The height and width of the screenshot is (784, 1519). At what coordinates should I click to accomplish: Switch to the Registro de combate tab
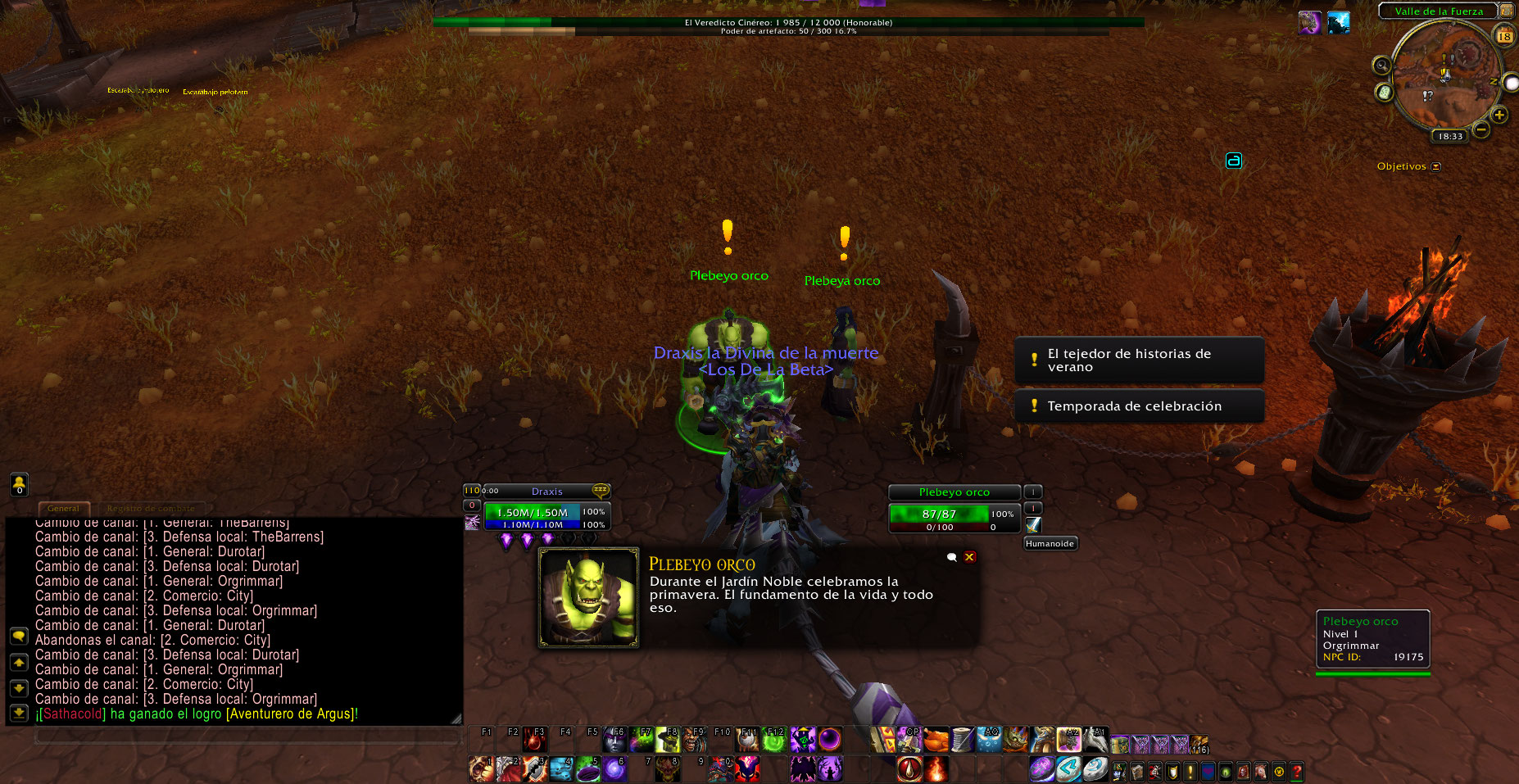click(x=151, y=509)
